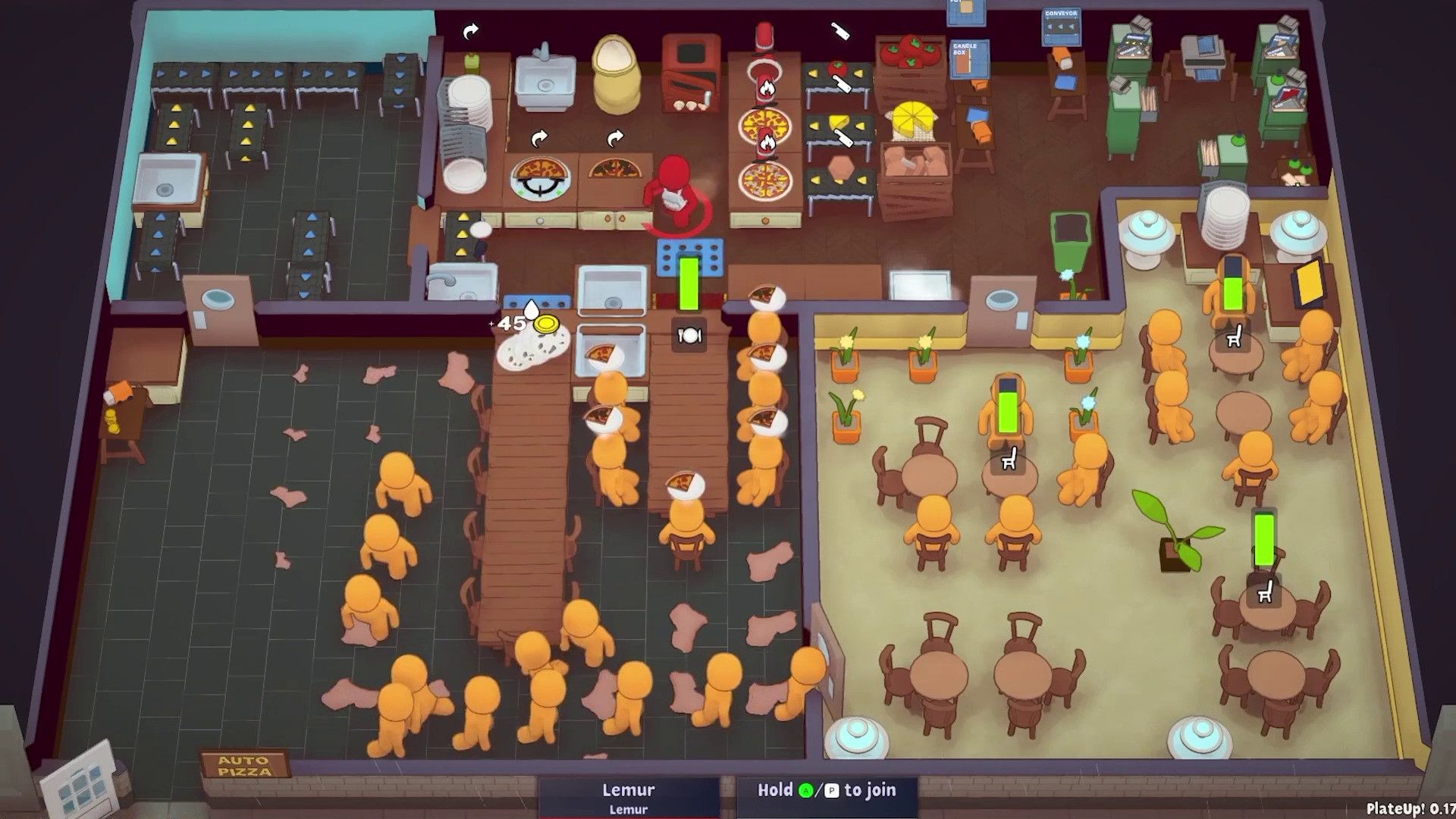The image size is (1456, 819).
Task: Toggle the rotate arrow above the half pizza counter
Action: coord(617,139)
